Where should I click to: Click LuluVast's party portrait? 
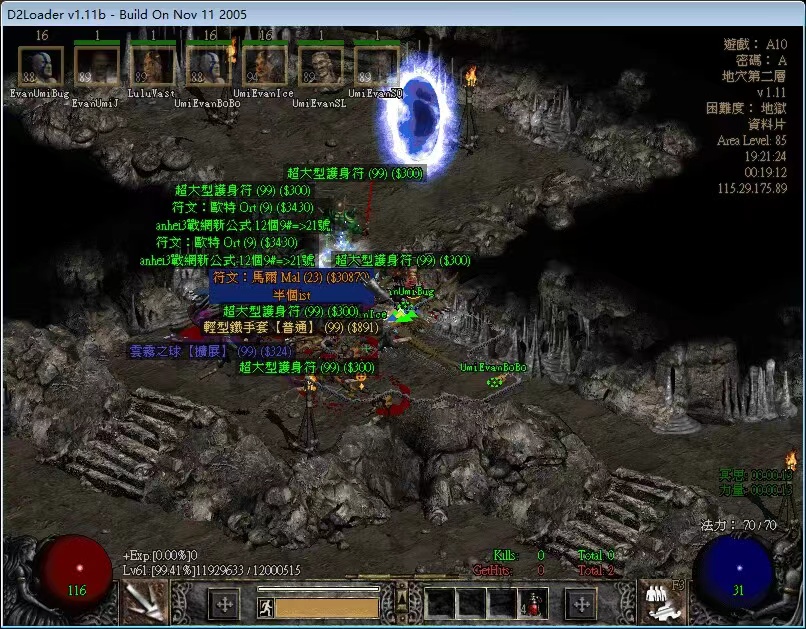(x=153, y=66)
